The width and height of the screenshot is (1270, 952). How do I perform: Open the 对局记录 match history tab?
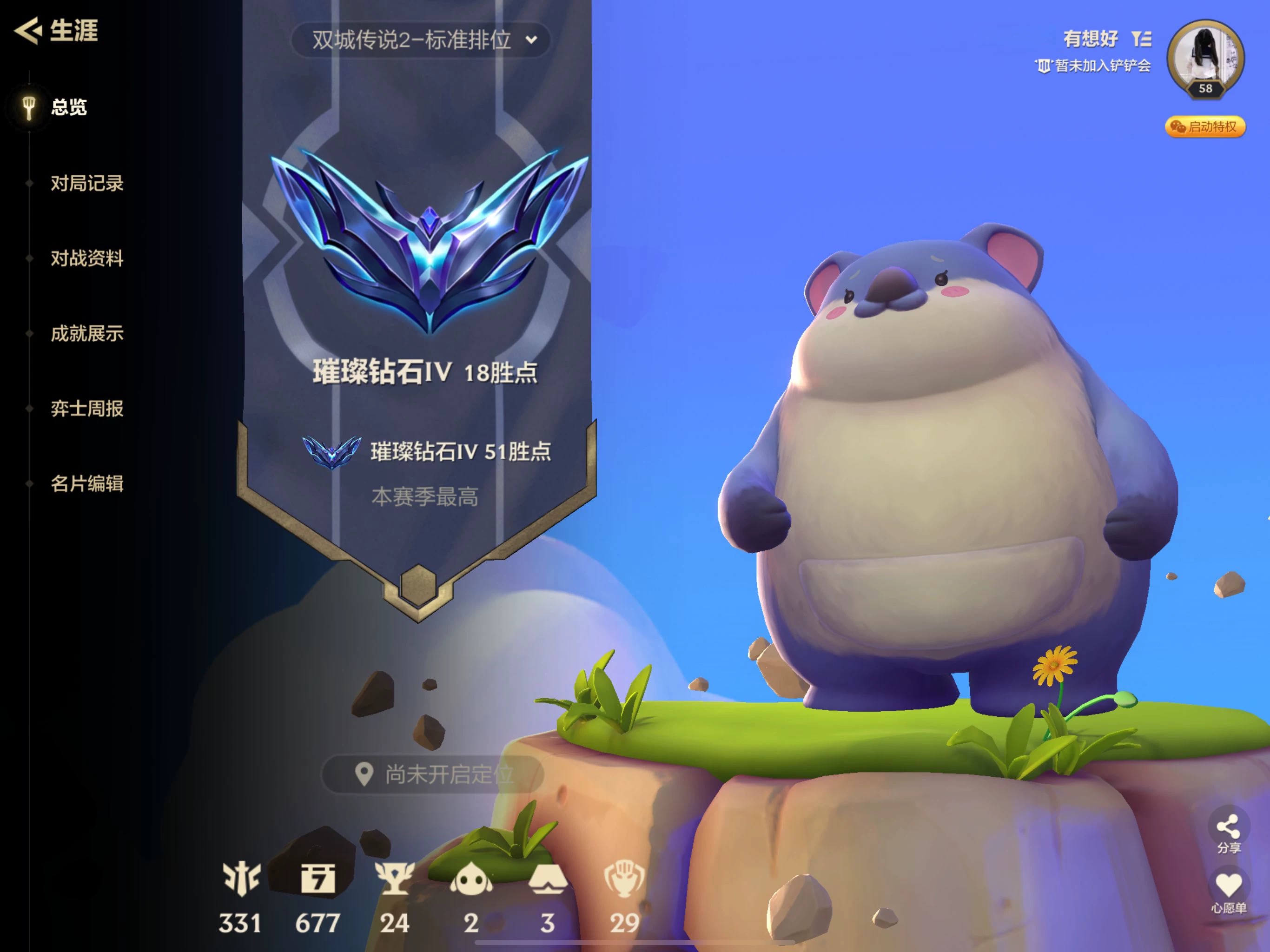[86, 183]
